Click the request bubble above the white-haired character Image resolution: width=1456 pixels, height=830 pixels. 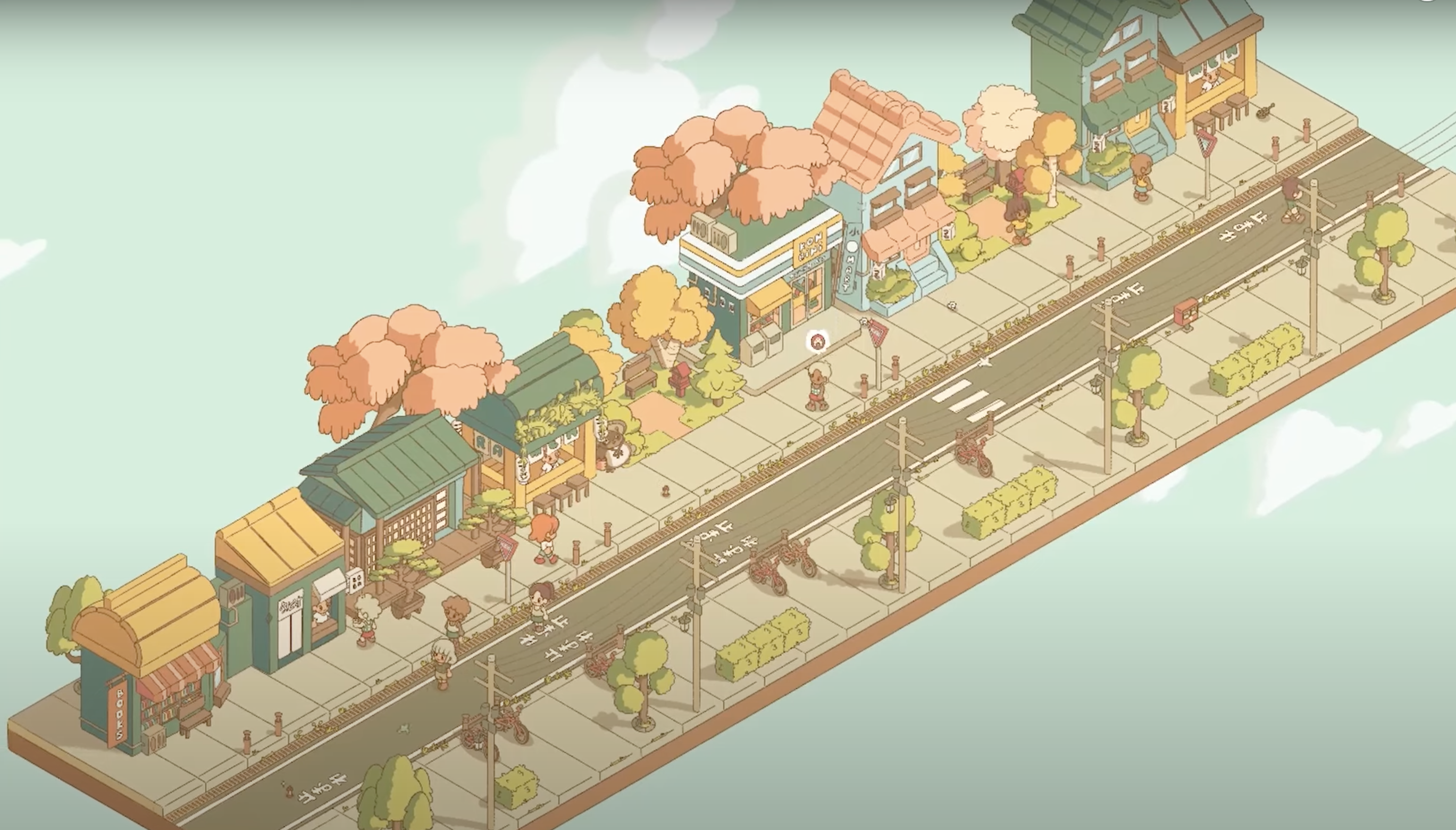point(817,342)
